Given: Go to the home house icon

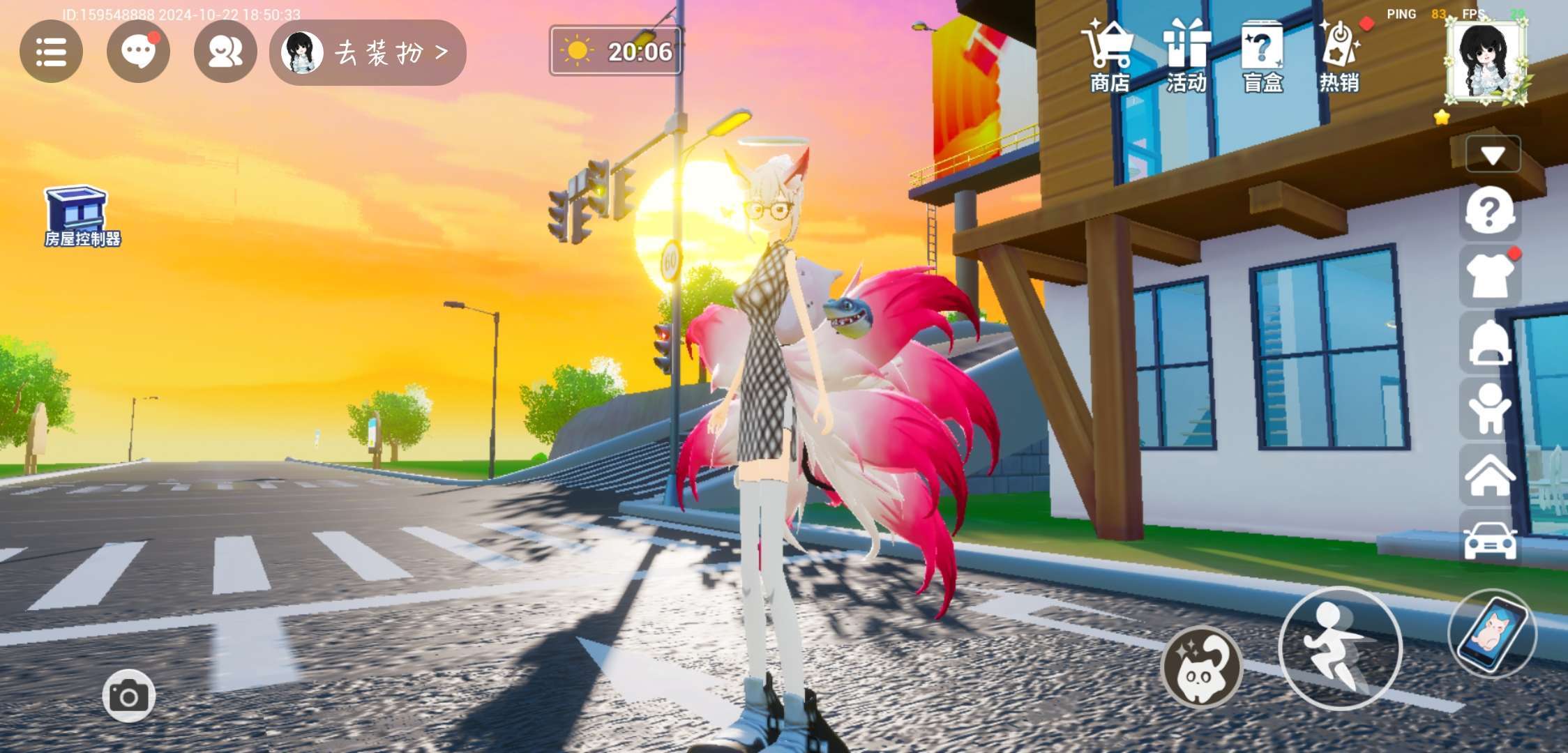Looking at the screenshot, I should (x=1489, y=475).
